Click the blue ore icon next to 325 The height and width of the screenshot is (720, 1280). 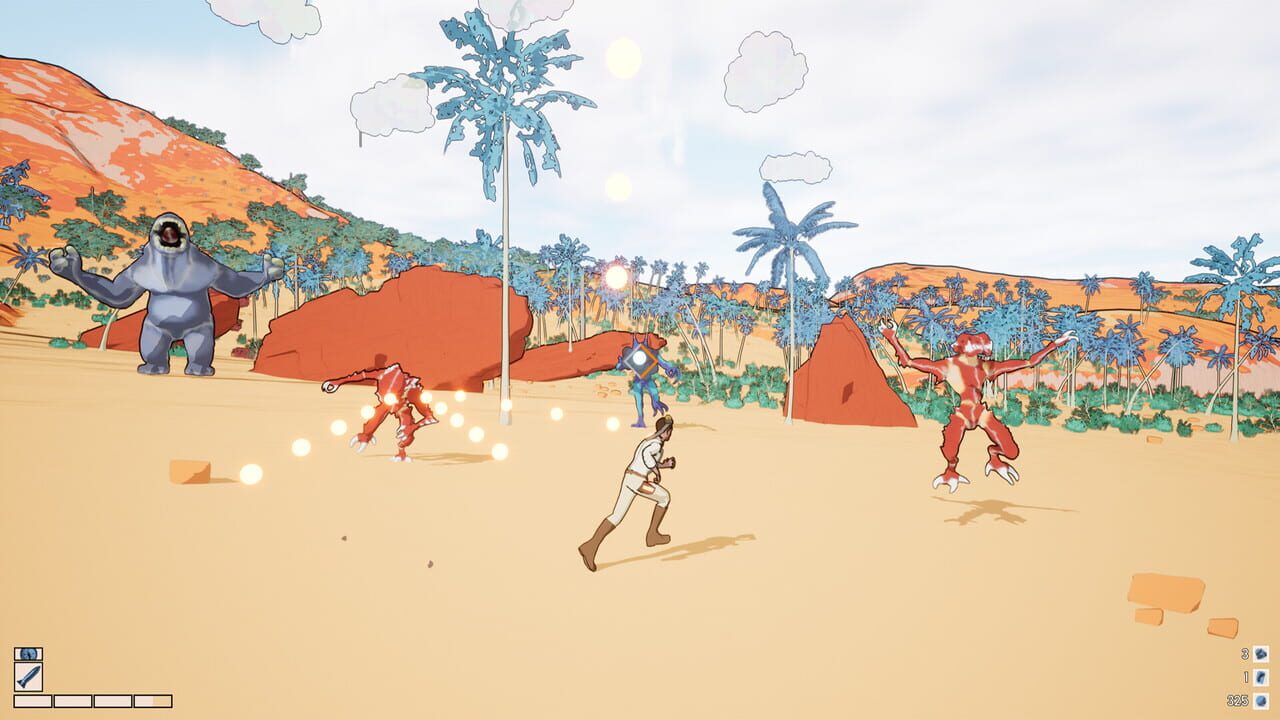[x=1261, y=701]
